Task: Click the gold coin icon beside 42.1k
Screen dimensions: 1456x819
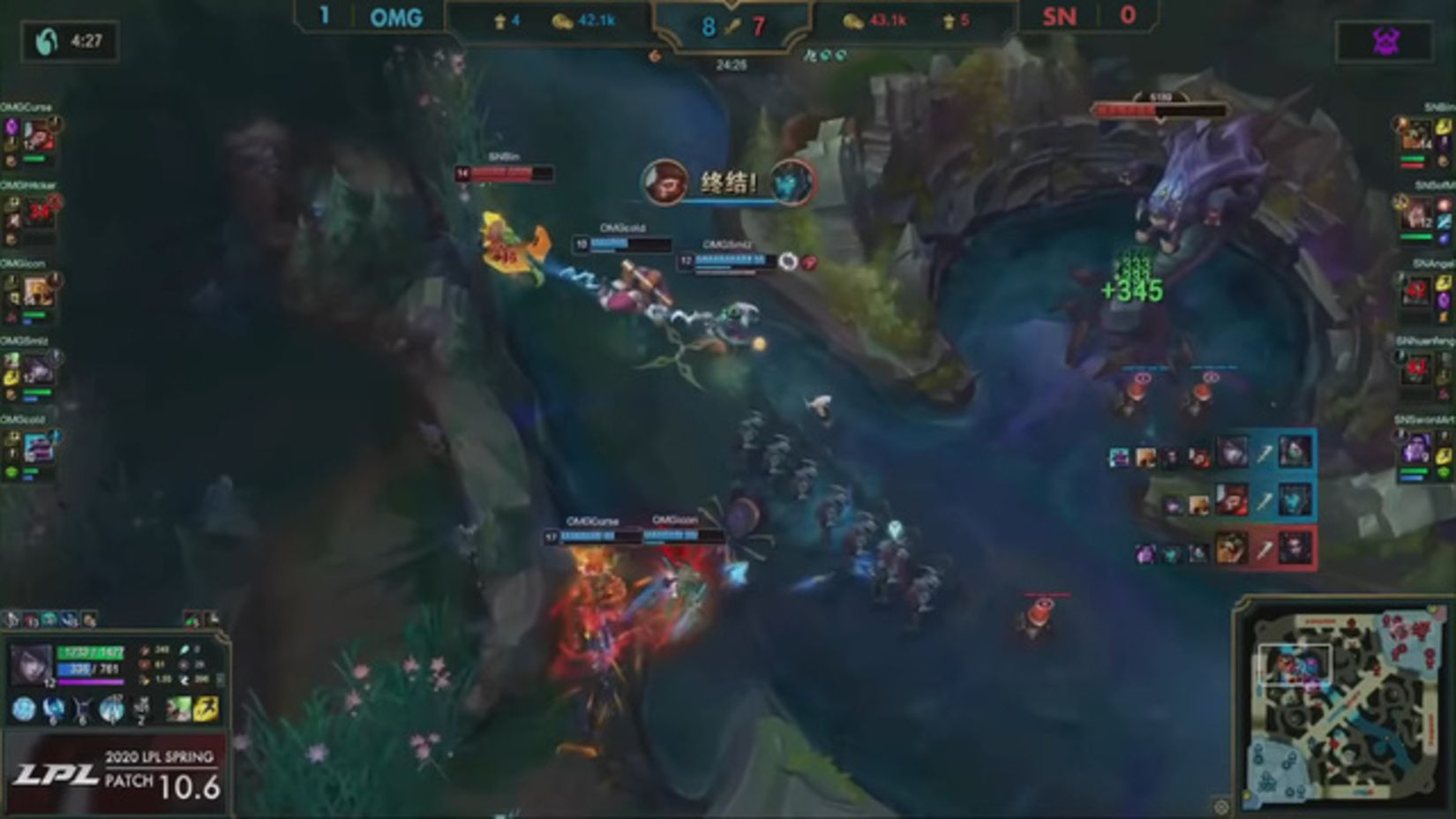Action: [563, 21]
